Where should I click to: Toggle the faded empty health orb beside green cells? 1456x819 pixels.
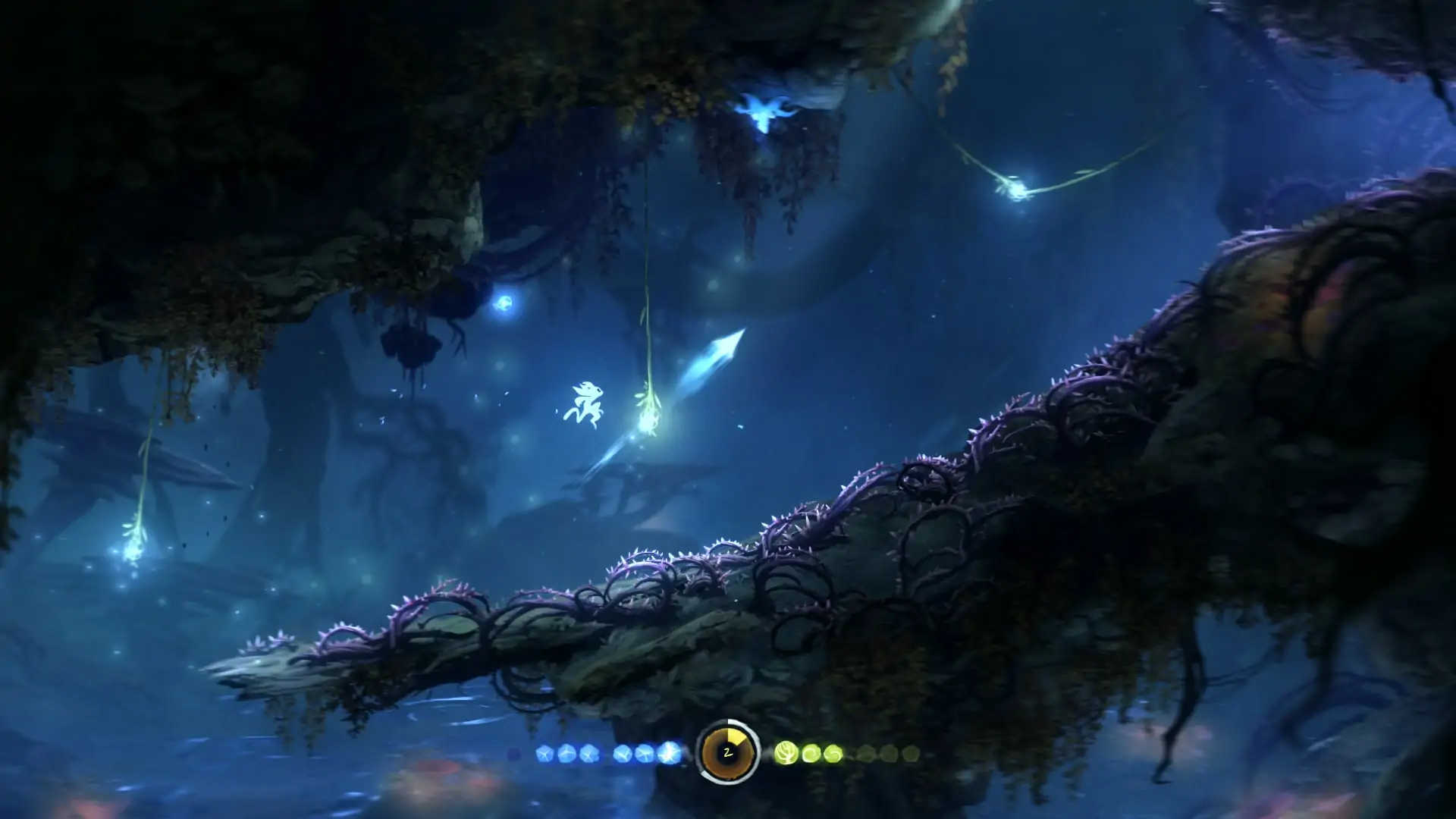pyautogui.click(x=864, y=752)
